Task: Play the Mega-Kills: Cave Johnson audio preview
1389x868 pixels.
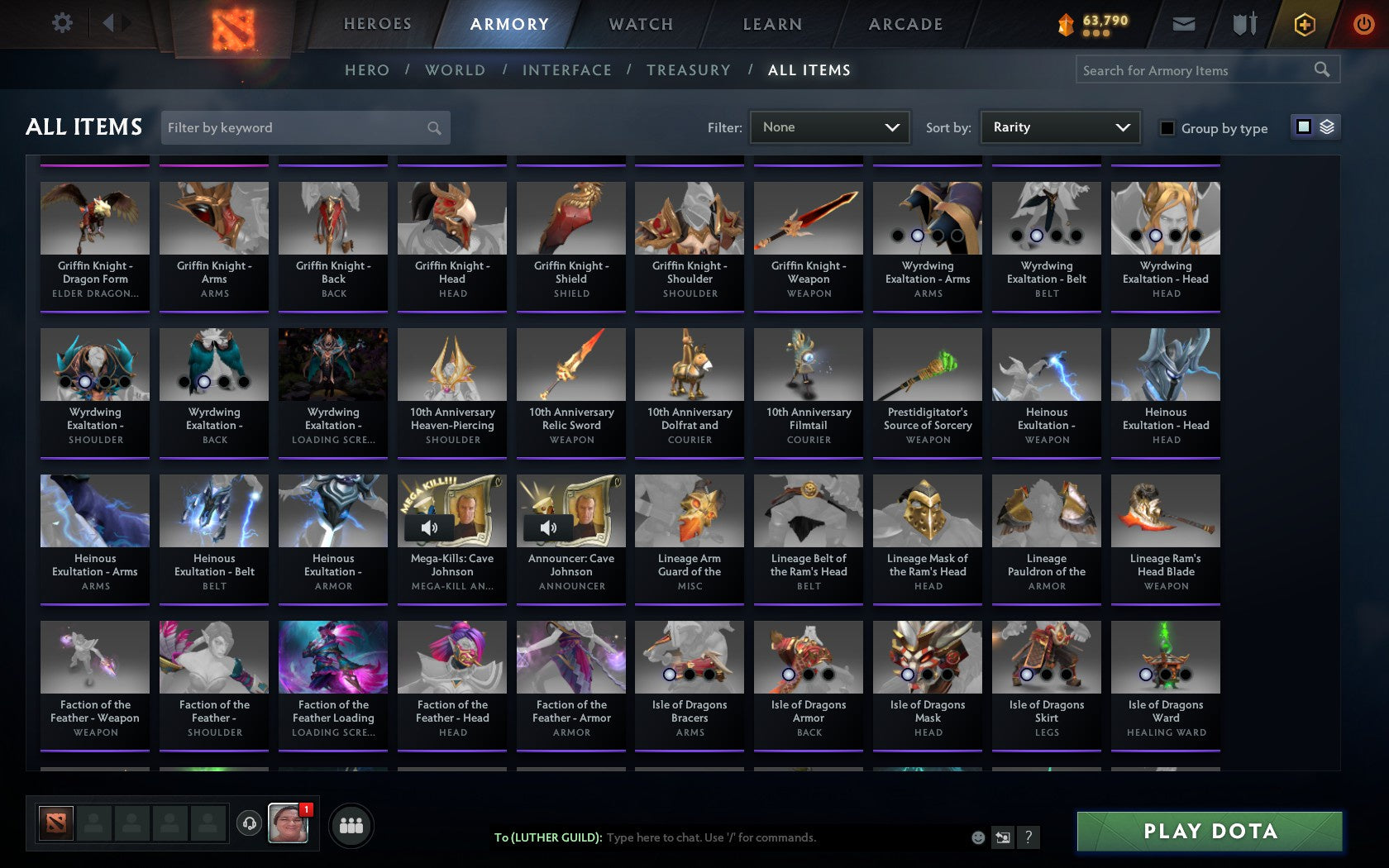Action: [429, 527]
